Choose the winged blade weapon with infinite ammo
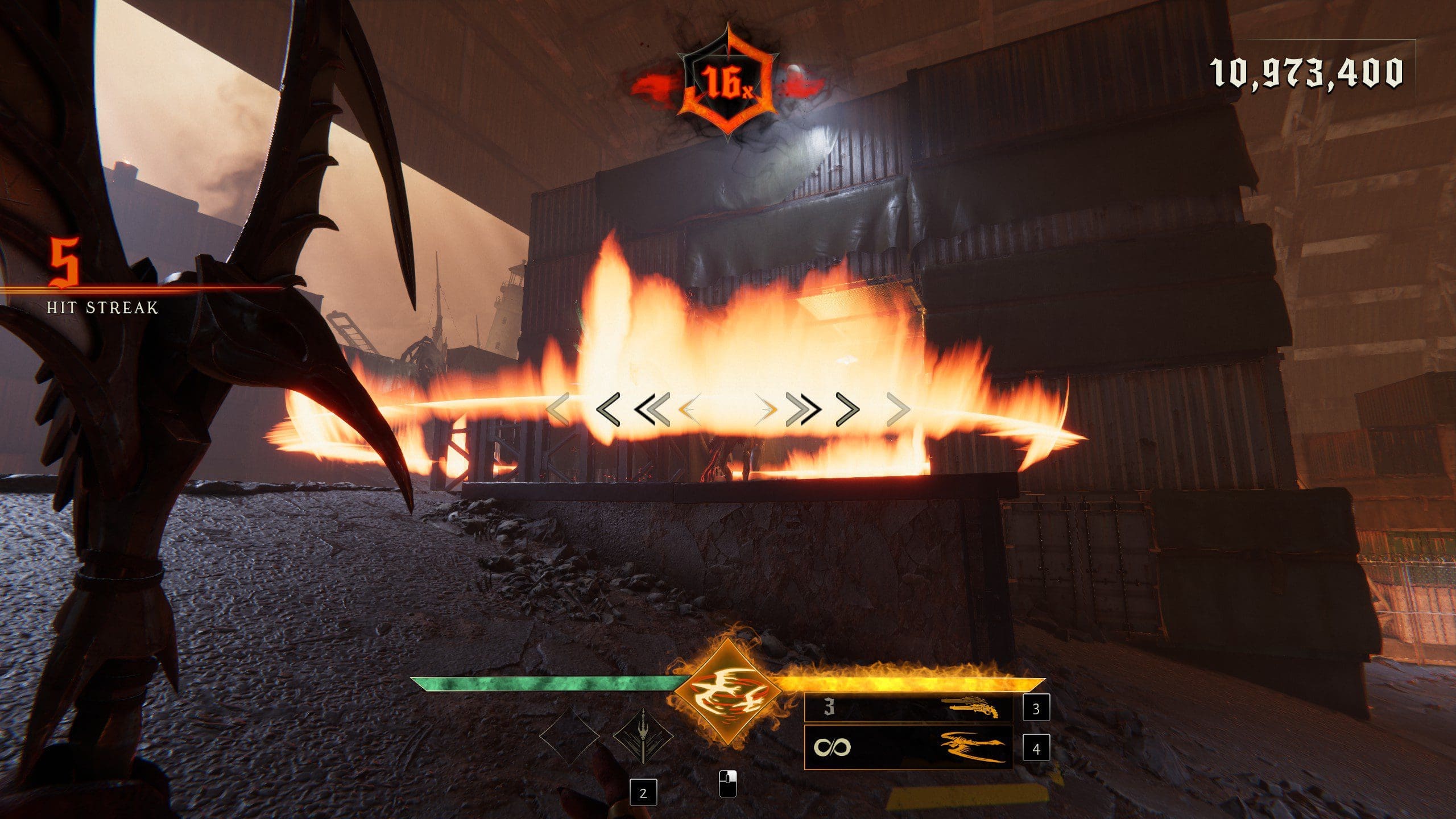1456x819 pixels. 908,747
